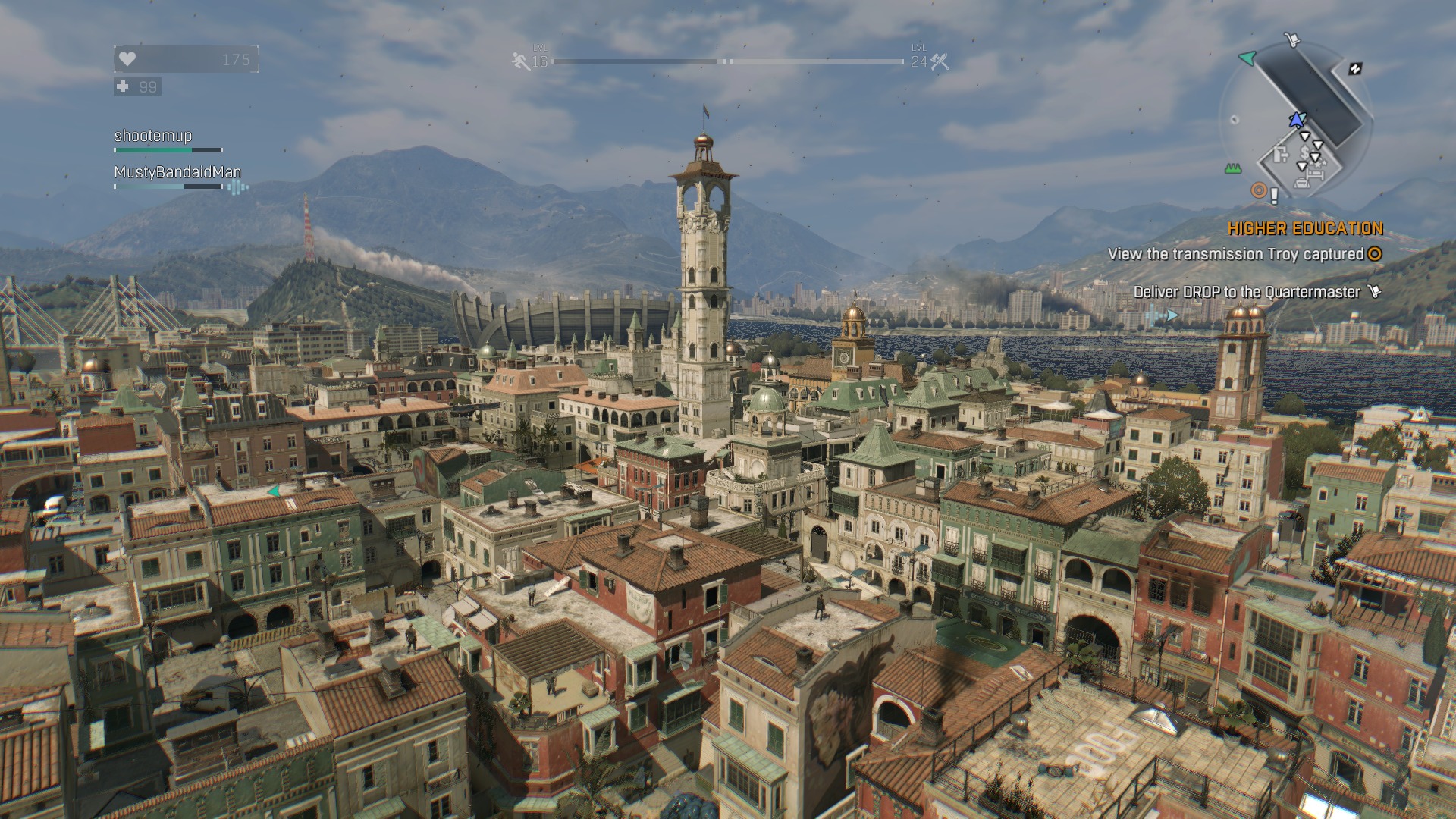Click the blue player arrow on minimap
1456x819 pixels.
tap(1297, 120)
